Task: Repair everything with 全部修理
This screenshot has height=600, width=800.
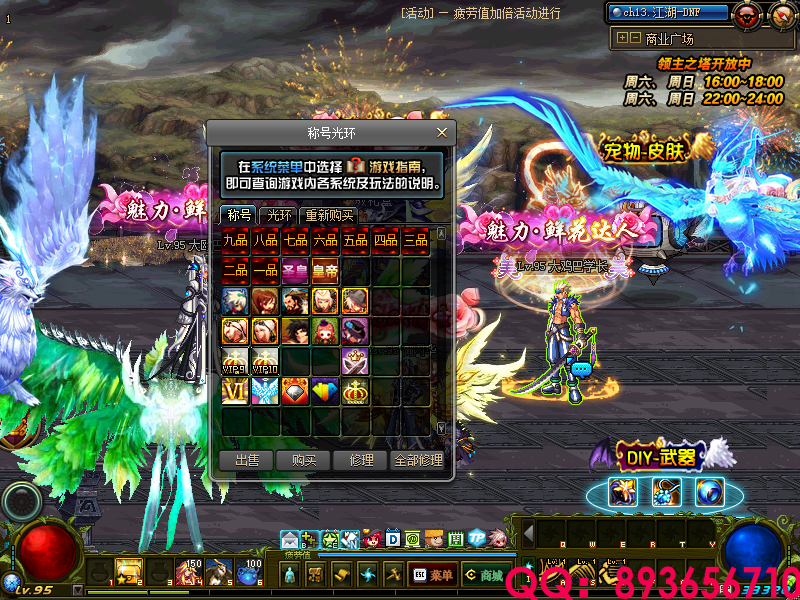Action: coord(417,460)
